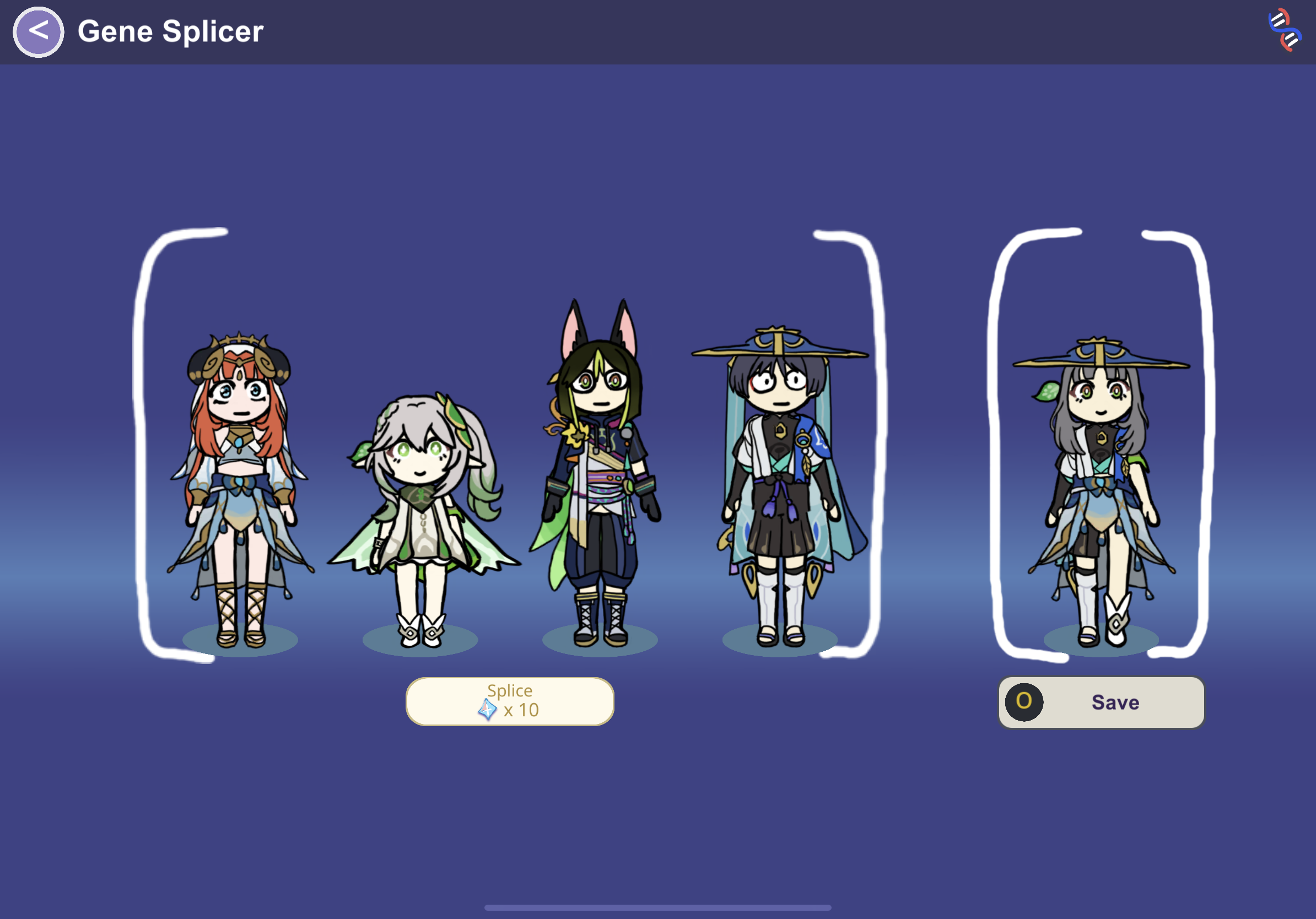Select the fox-eared Tighnari character
The height and width of the screenshot is (919, 1316).
pyautogui.click(x=596, y=487)
